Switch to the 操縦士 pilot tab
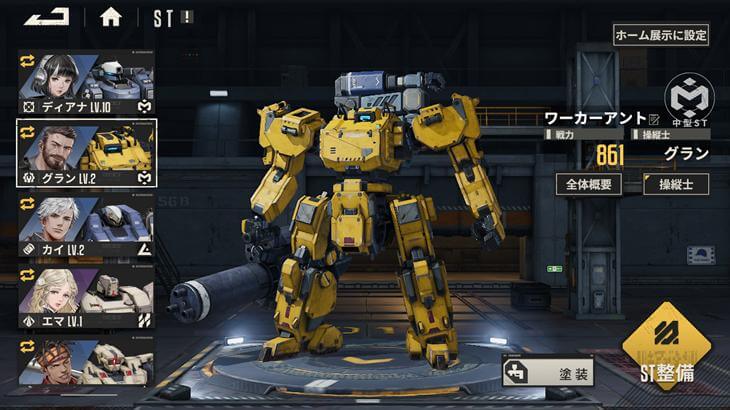The width and height of the screenshot is (730, 410). pyautogui.click(x=676, y=184)
